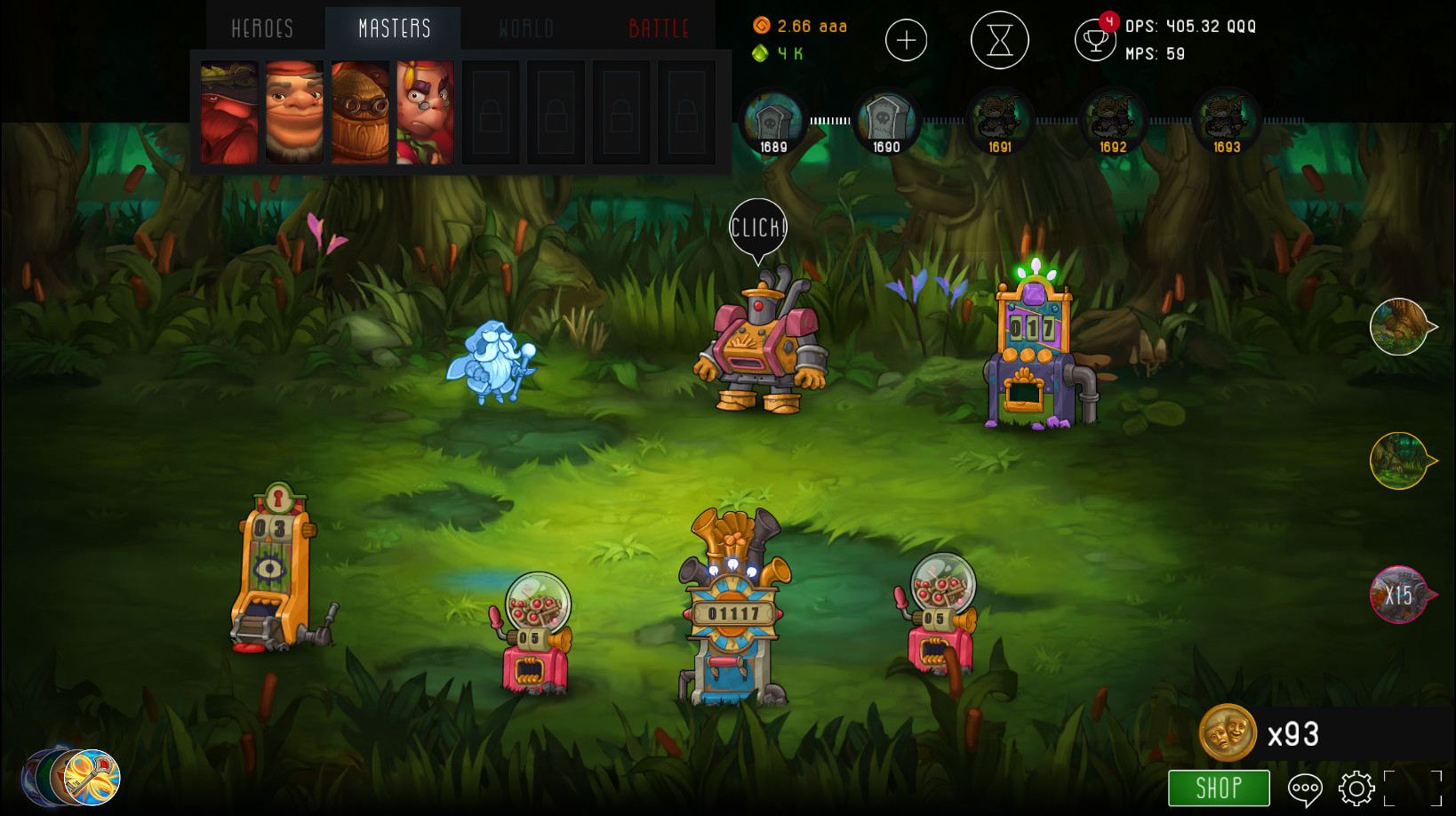Switch to the HEROES tab

pyautogui.click(x=261, y=28)
